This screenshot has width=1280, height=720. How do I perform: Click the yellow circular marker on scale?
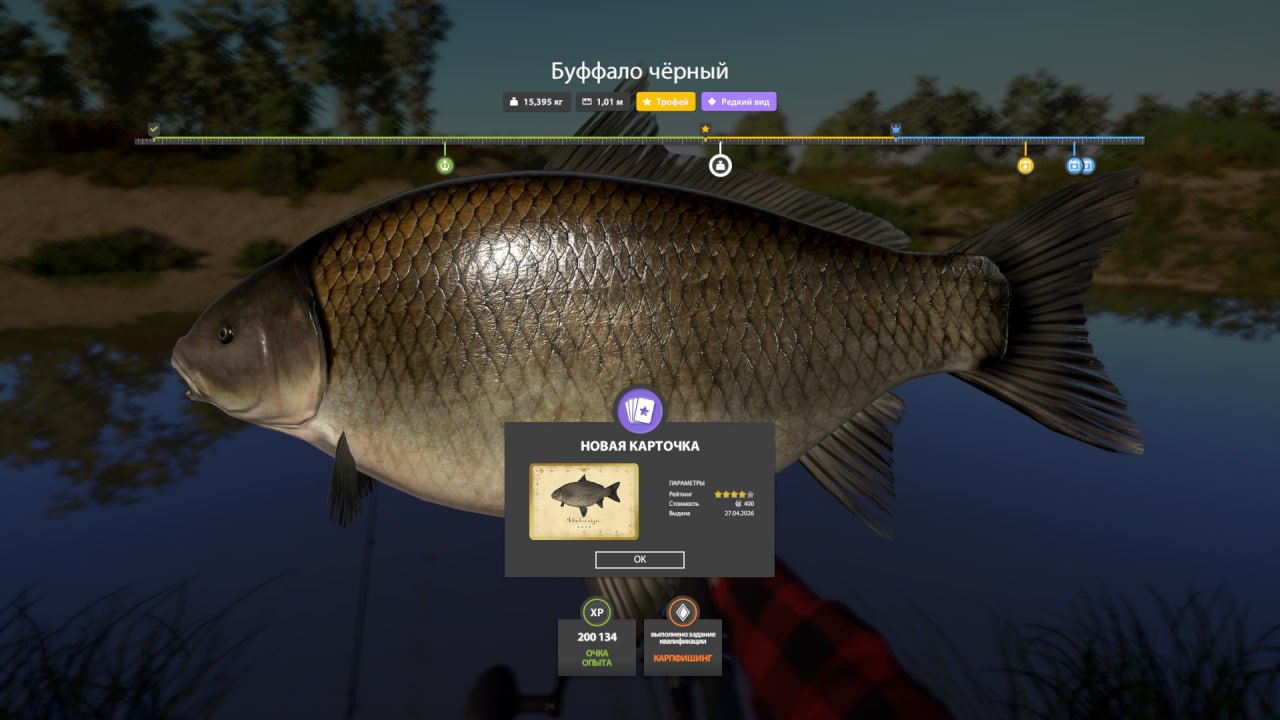1025,165
